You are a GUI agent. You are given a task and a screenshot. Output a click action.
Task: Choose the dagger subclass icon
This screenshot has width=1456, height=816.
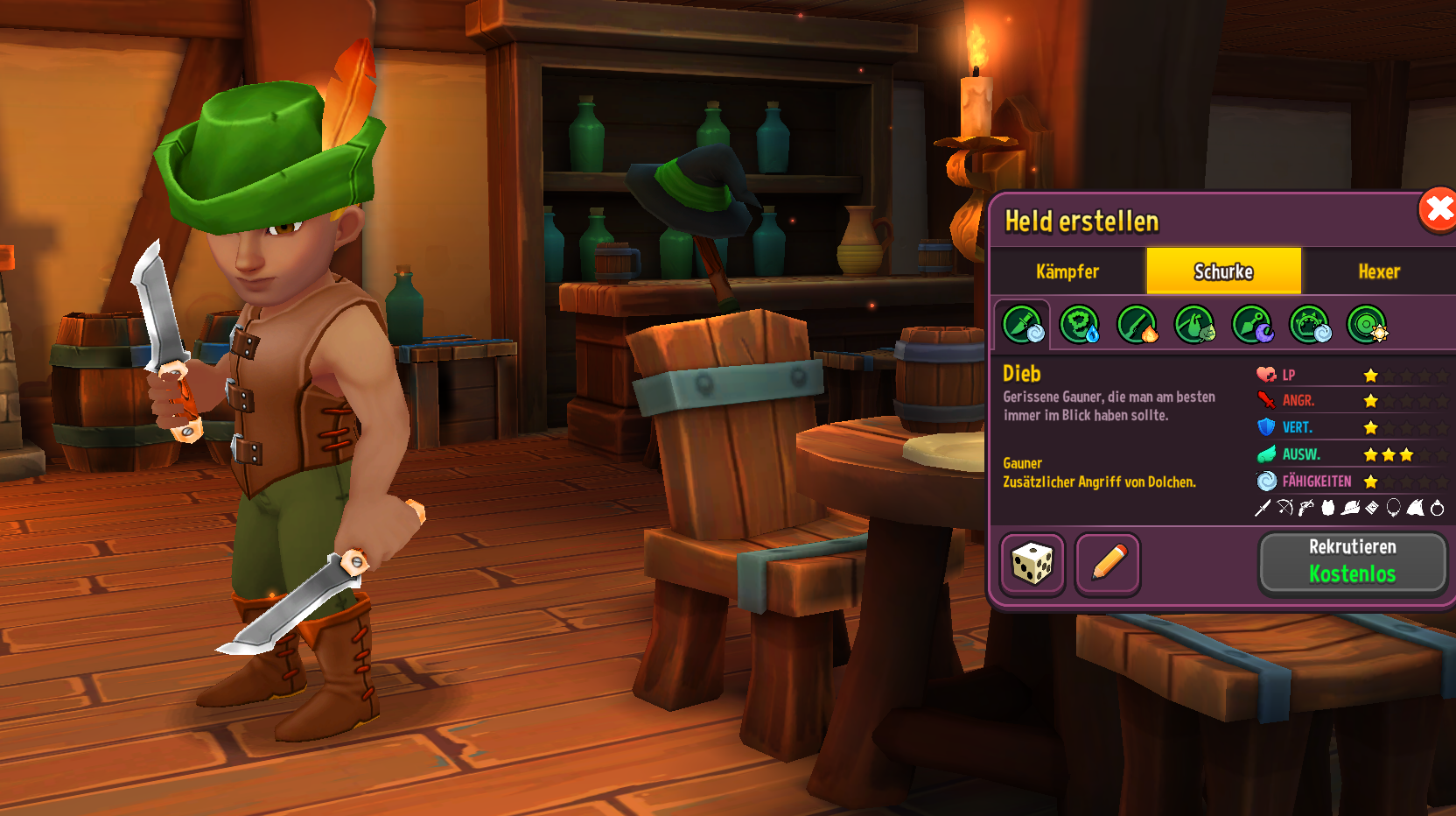point(1022,325)
